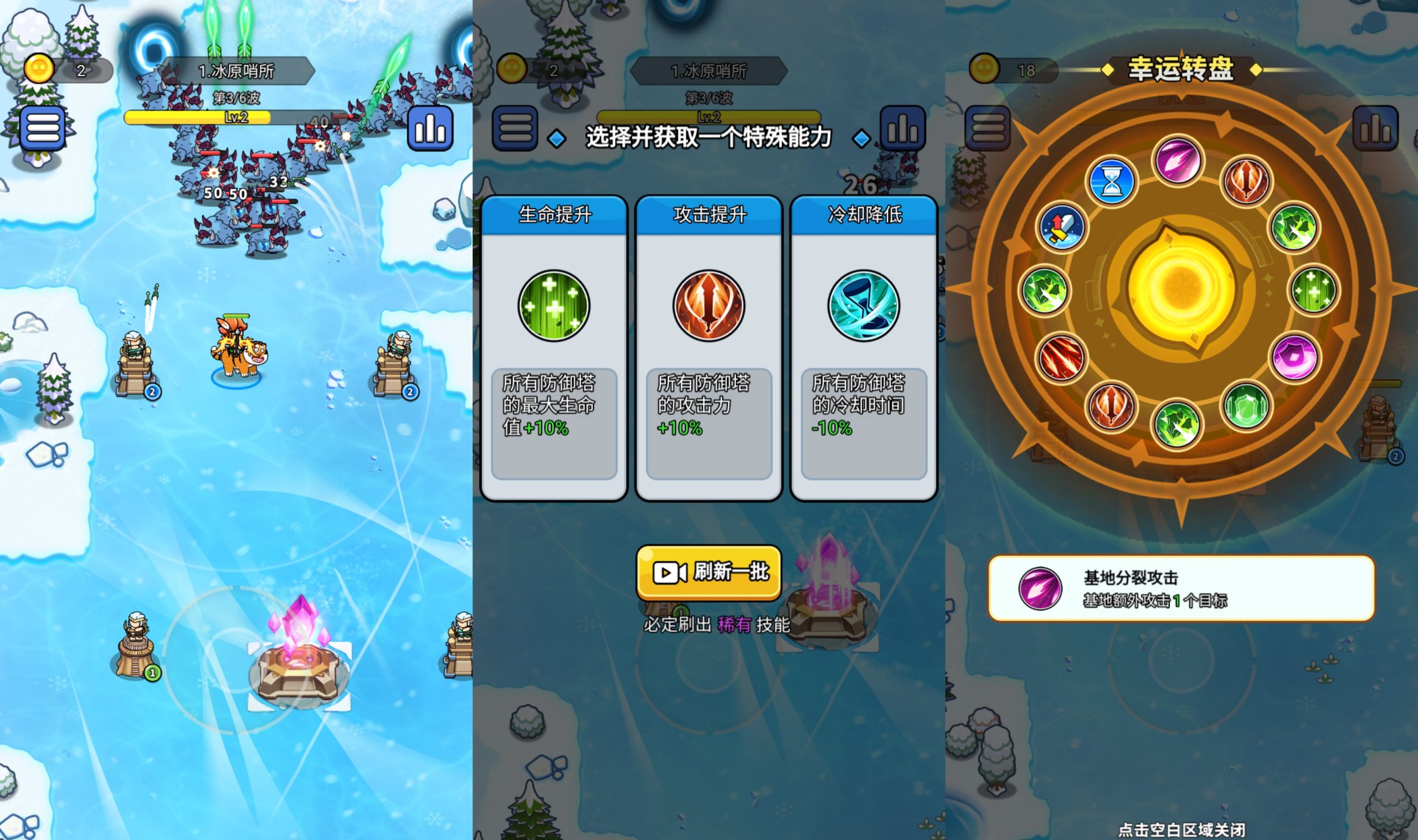Pick the 冷却降低 ability card

[864, 348]
